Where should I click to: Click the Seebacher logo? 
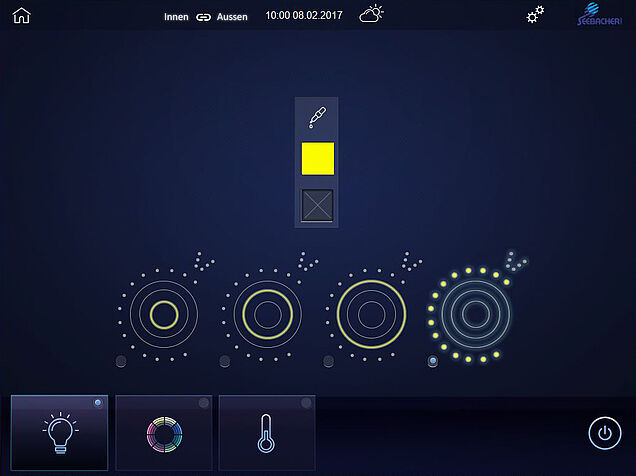tap(602, 15)
